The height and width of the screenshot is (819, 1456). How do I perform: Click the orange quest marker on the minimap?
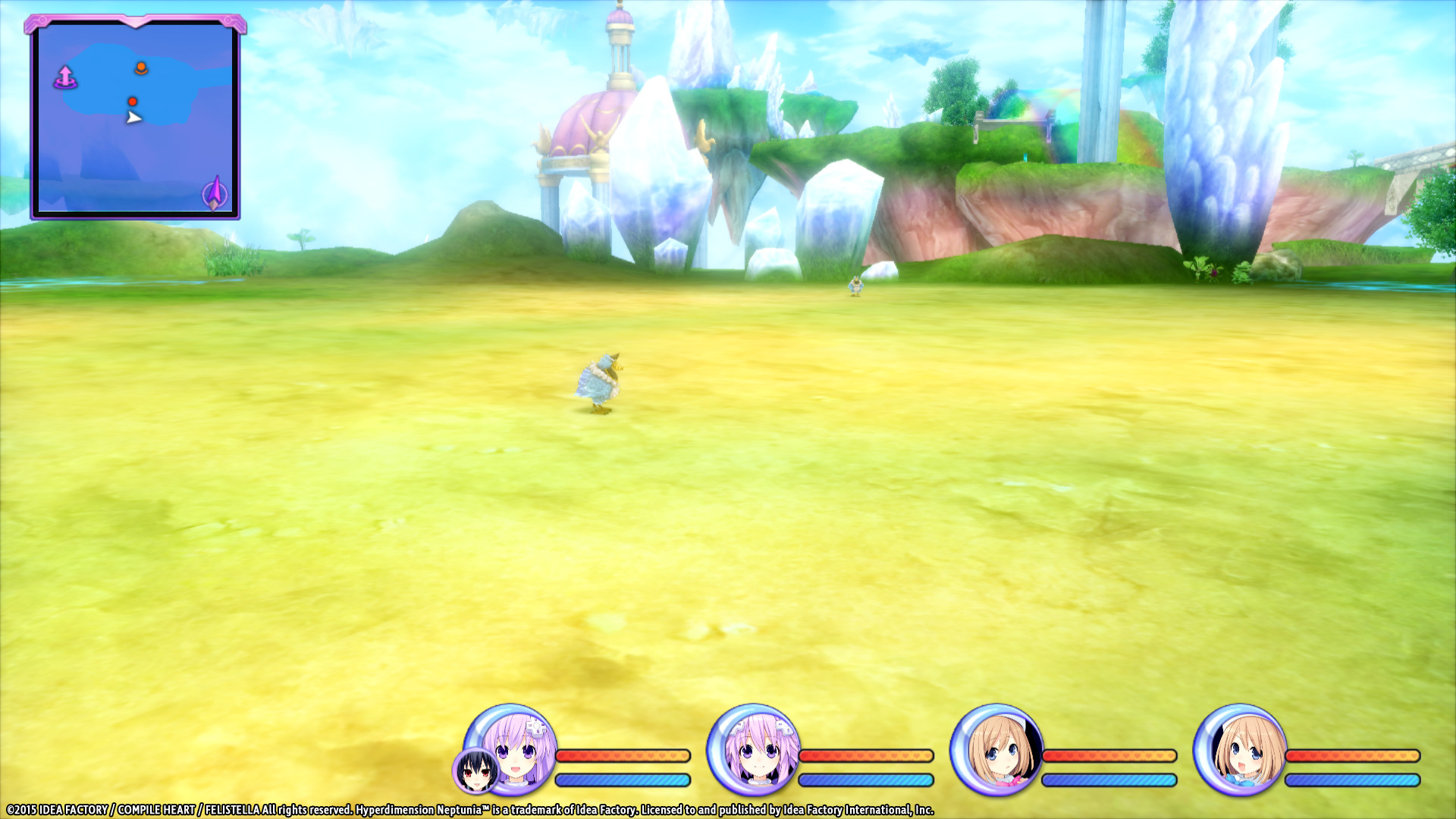[140, 68]
